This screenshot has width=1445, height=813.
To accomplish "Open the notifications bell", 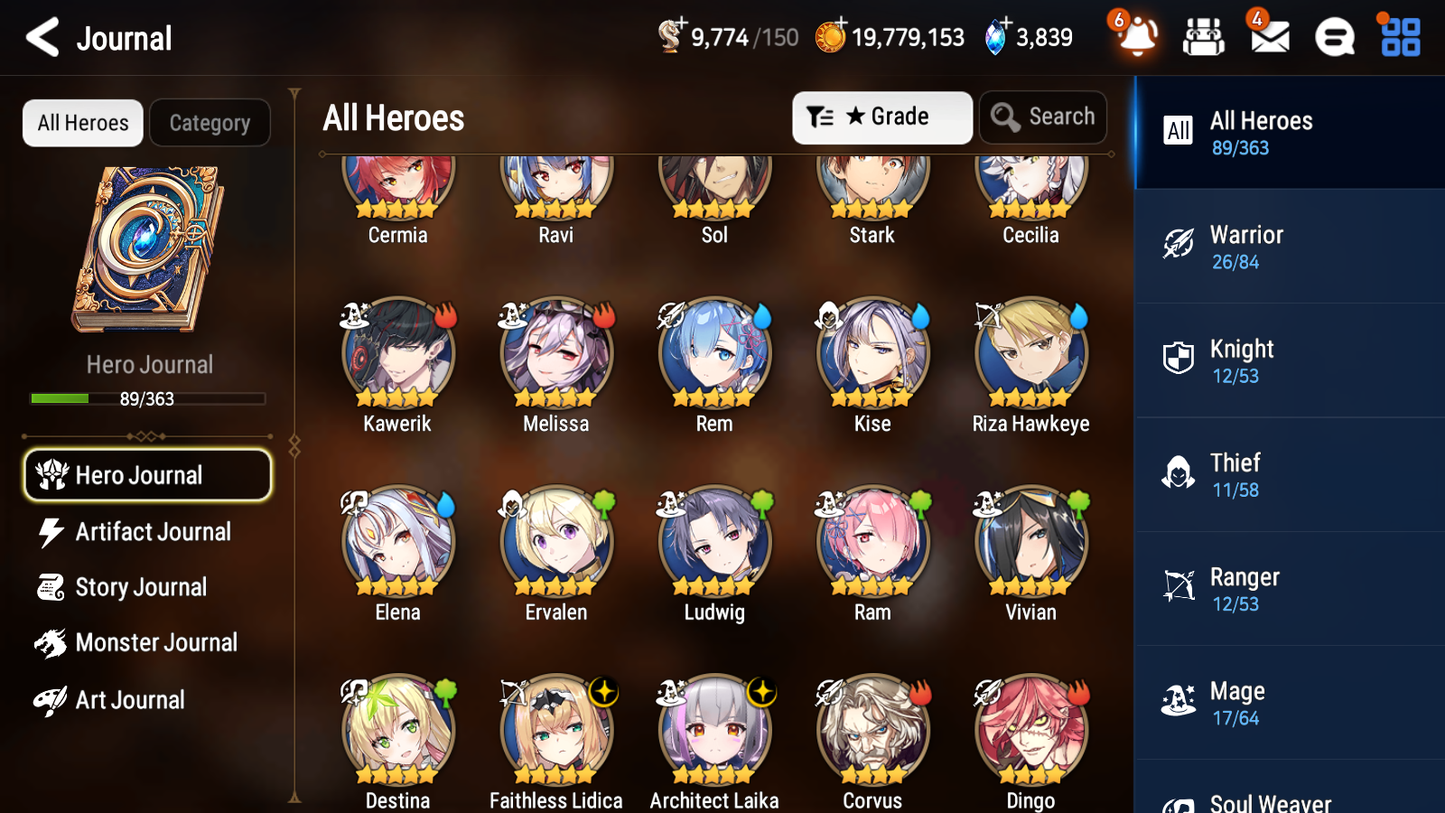I will pyautogui.click(x=1138, y=36).
